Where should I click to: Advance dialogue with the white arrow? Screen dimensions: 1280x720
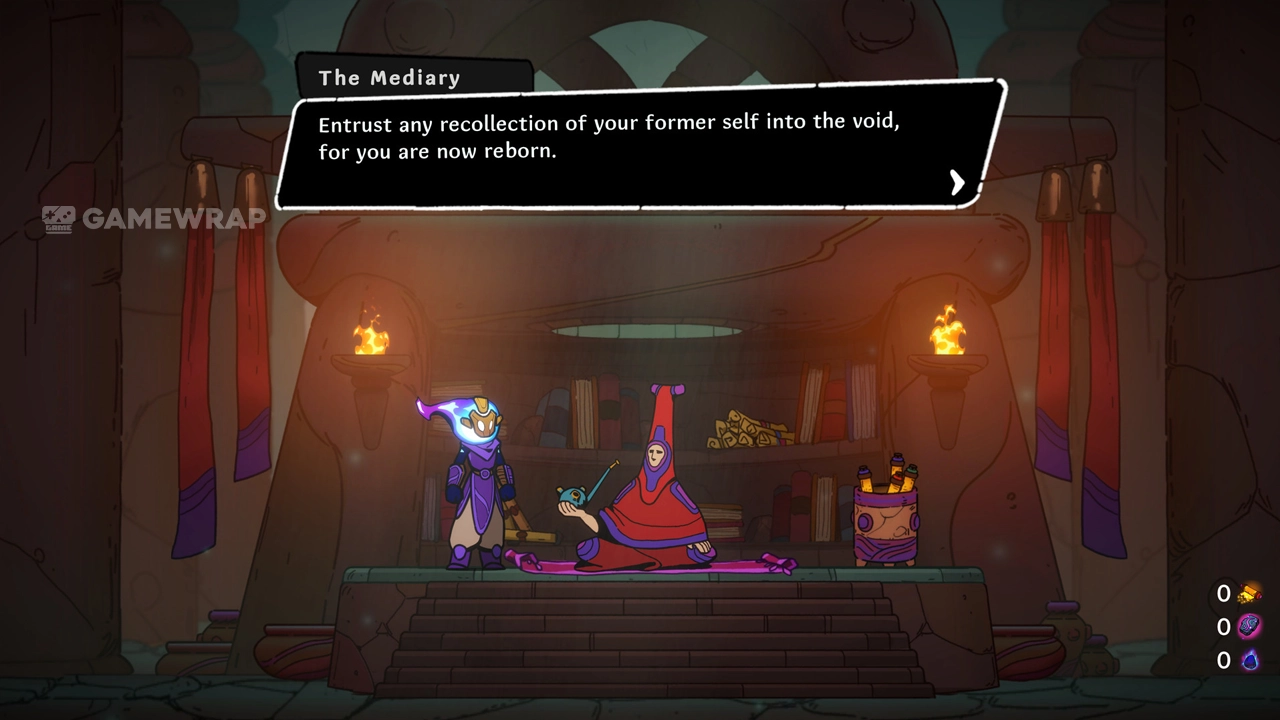[x=957, y=181]
